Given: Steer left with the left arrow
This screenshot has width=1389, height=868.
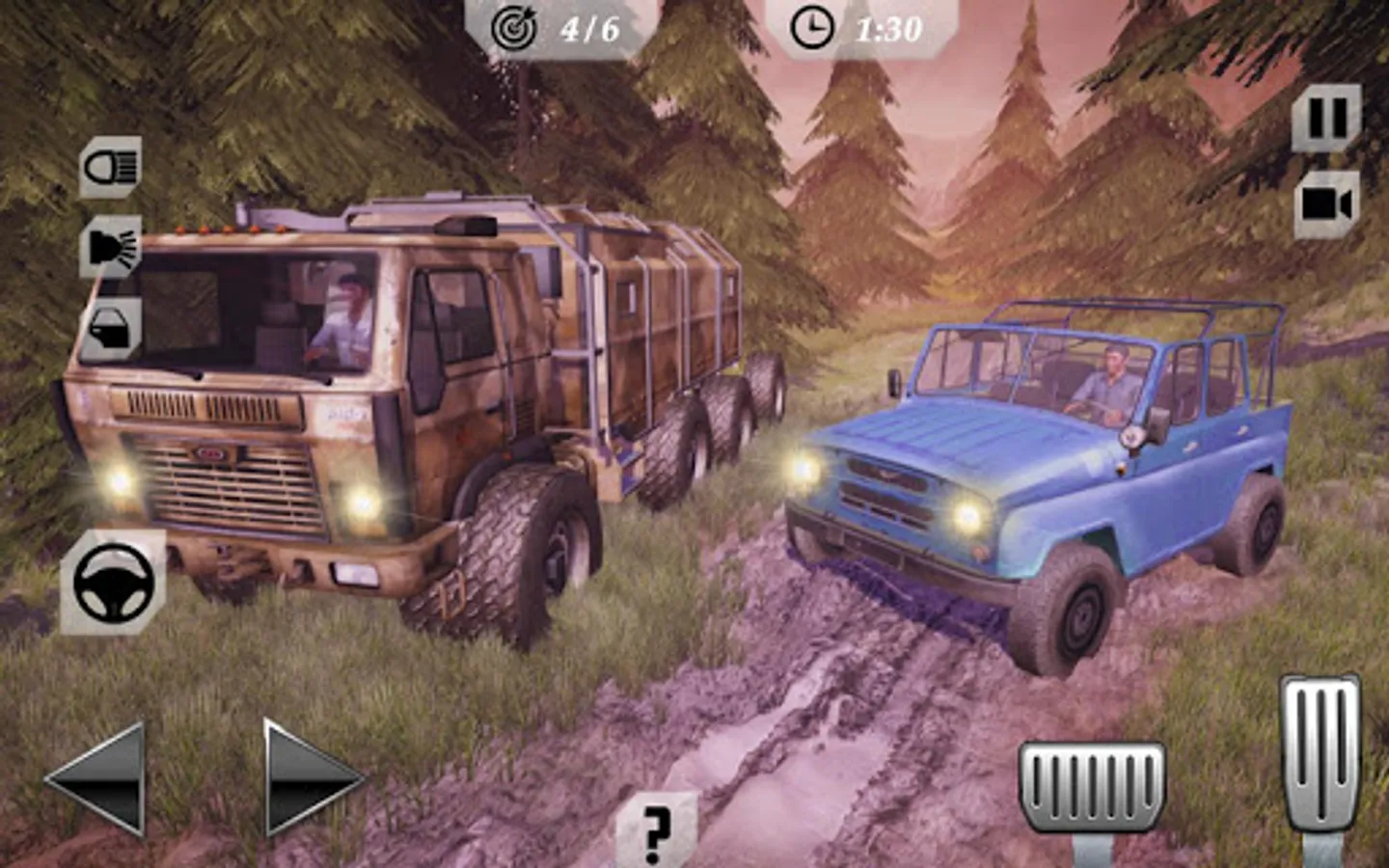Looking at the screenshot, I should click(98, 777).
